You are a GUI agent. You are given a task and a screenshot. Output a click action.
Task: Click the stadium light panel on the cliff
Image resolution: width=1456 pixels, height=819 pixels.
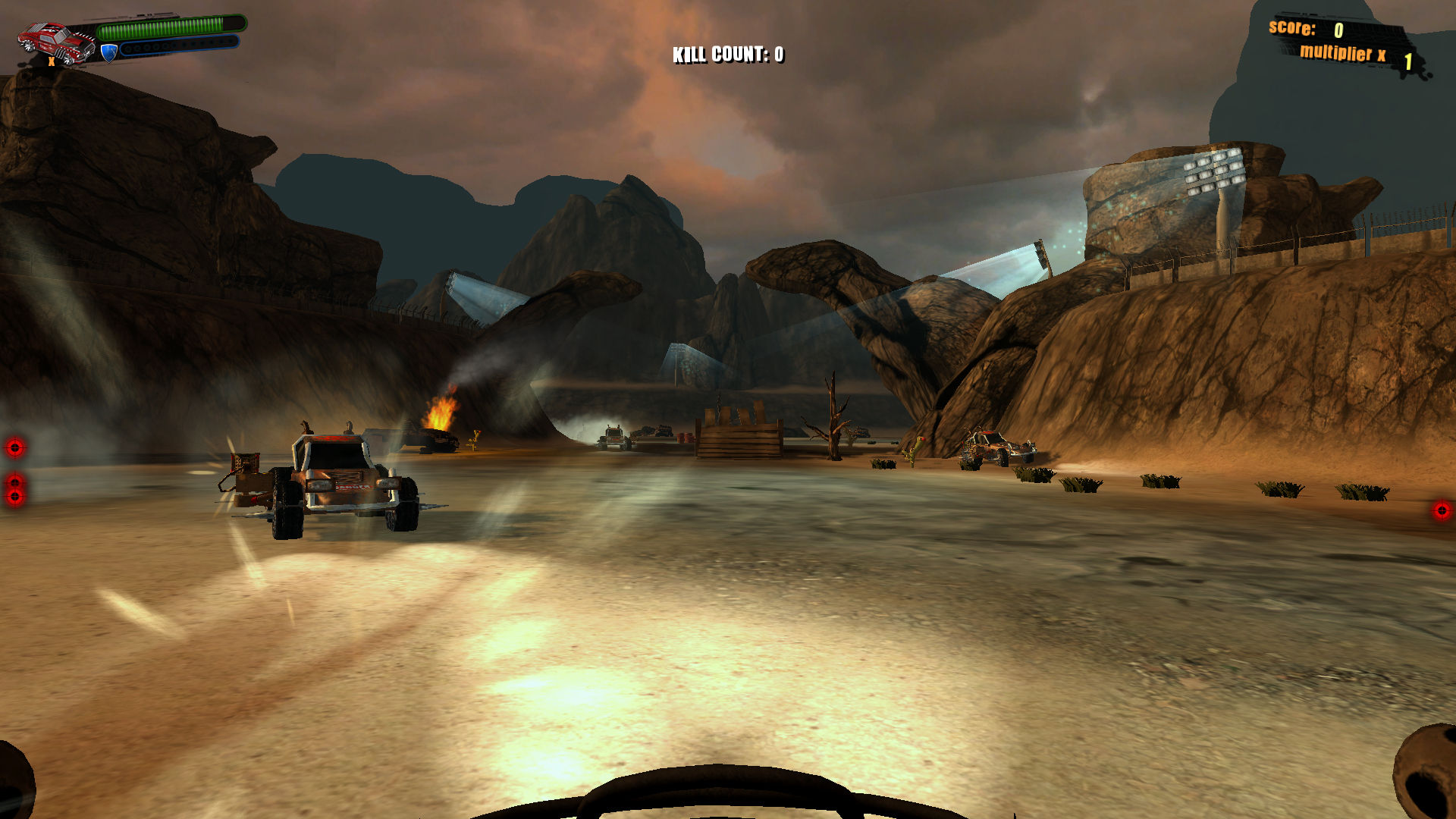click(x=1213, y=171)
